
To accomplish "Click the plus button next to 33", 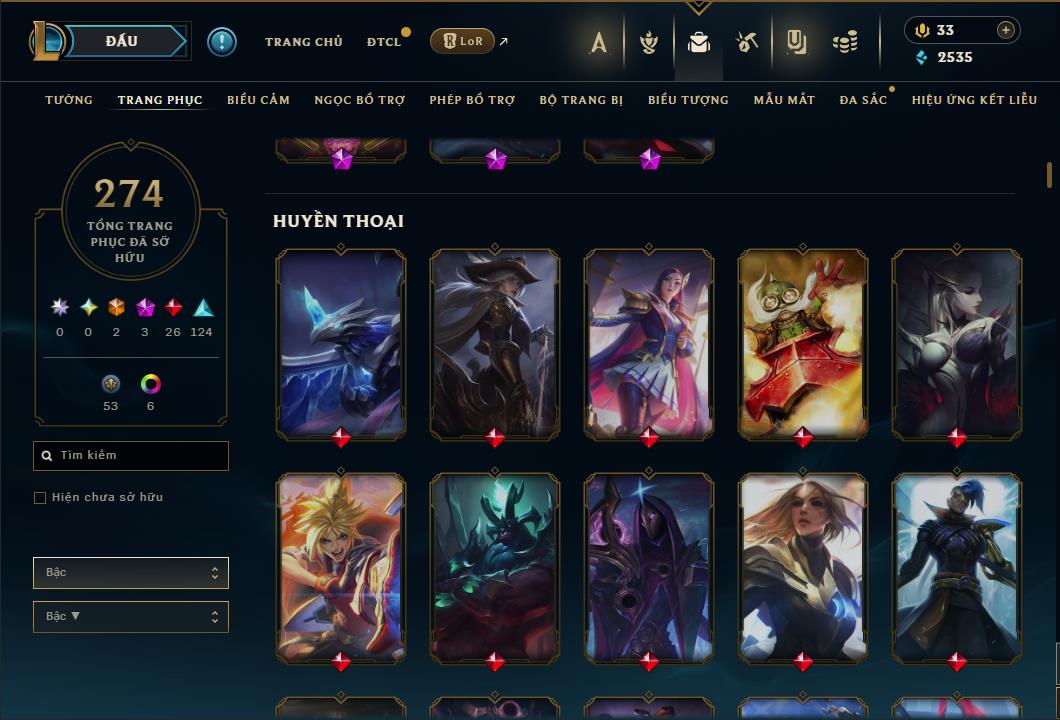I will (1006, 30).
